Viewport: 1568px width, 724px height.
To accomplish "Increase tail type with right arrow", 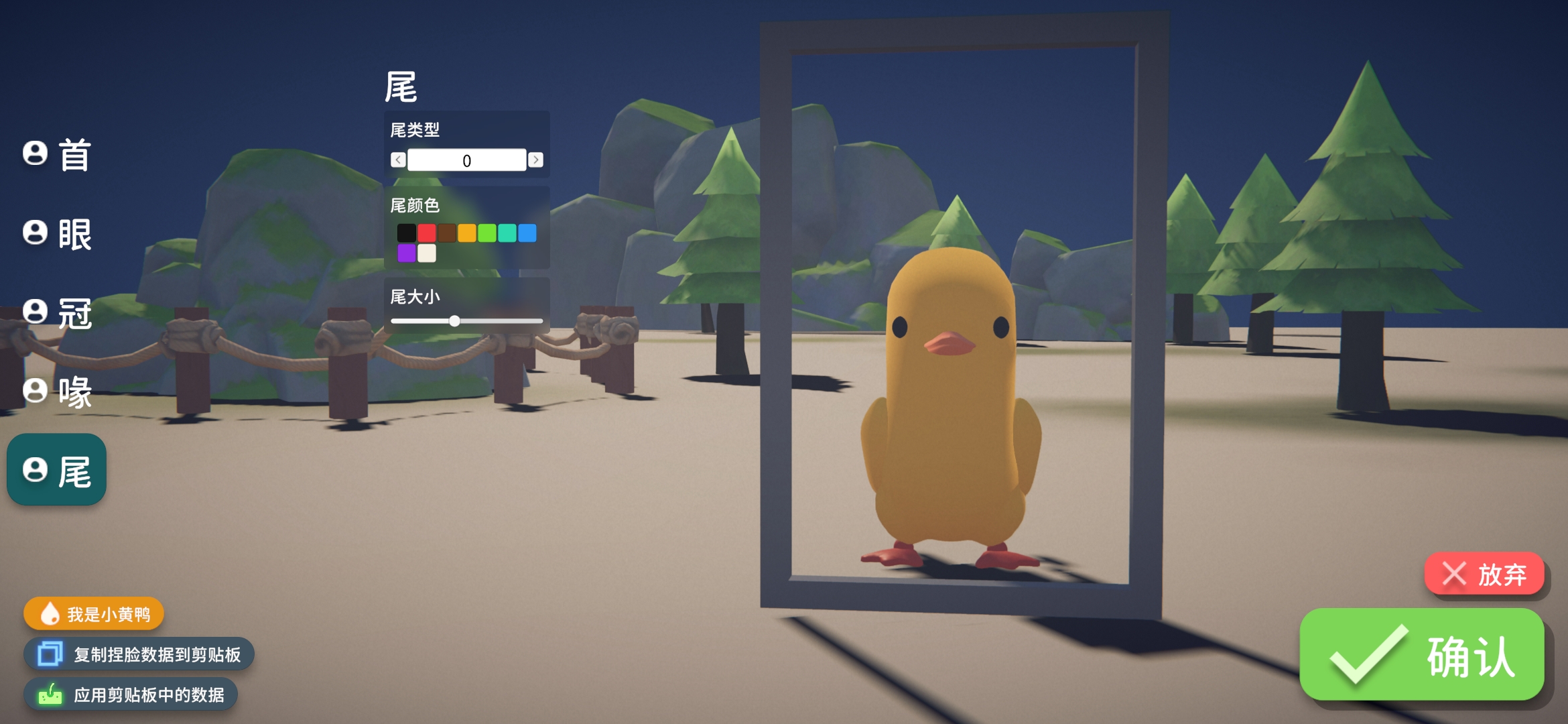I will point(535,160).
